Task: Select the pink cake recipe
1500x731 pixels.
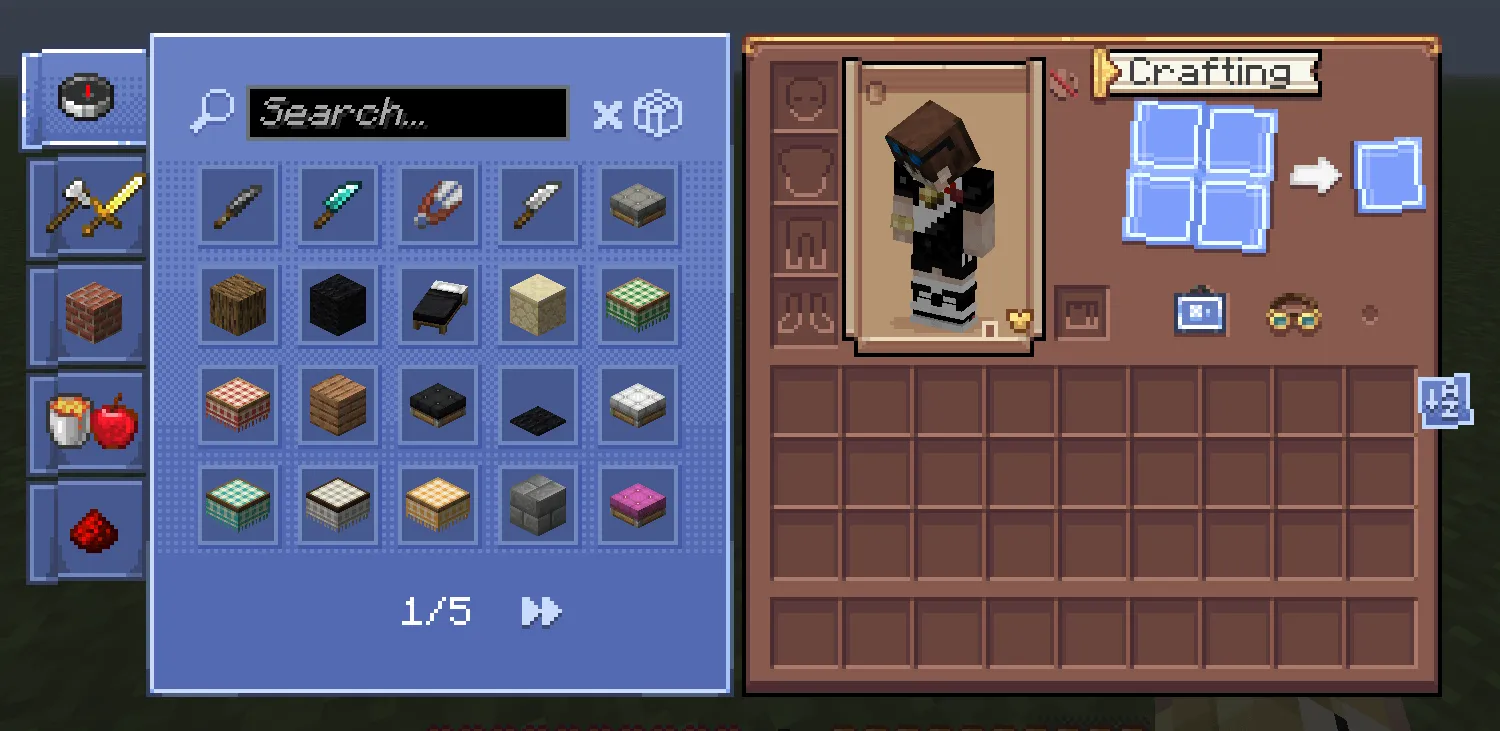Action: 637,503
